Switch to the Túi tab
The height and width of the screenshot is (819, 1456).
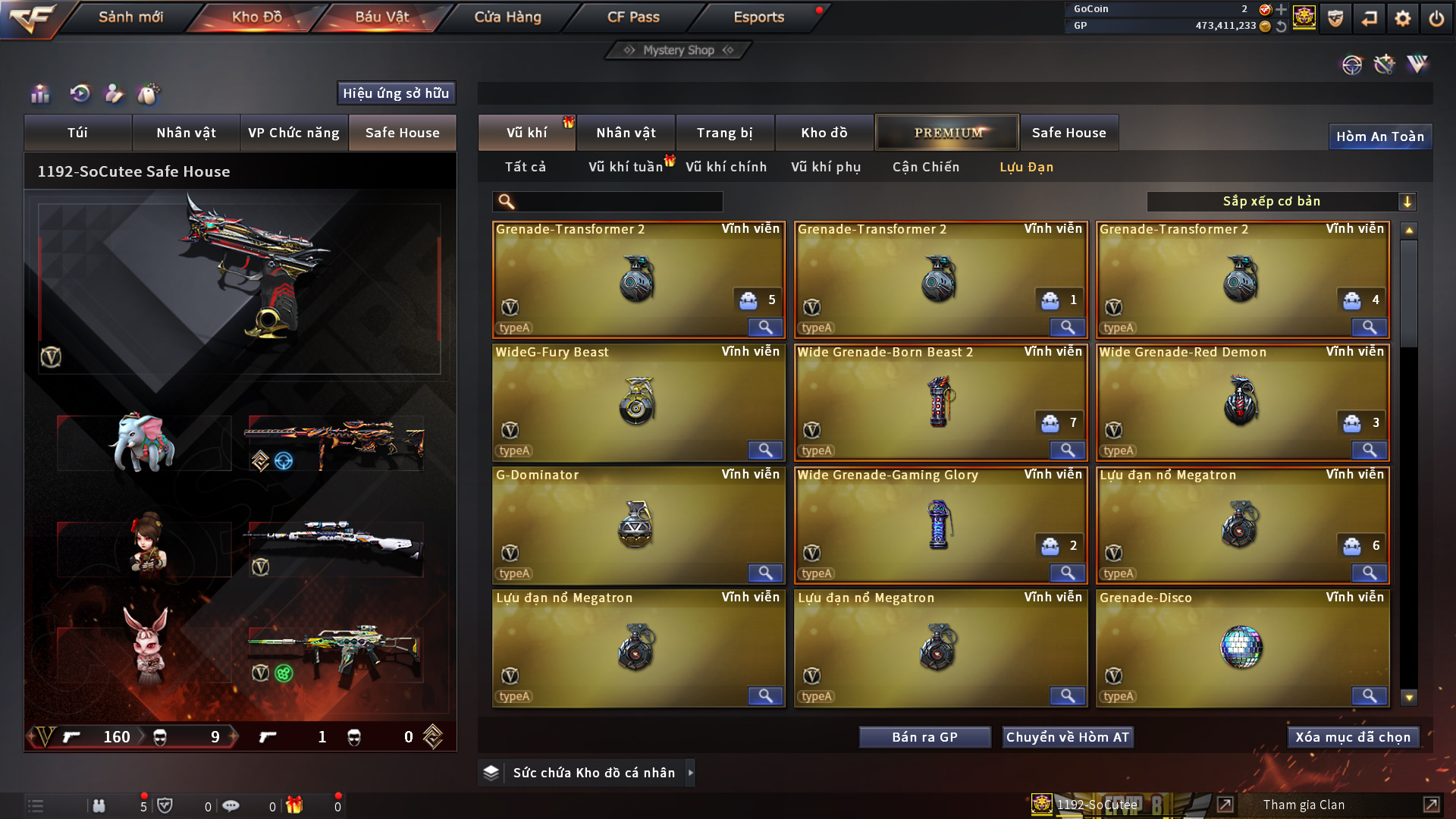[77, 133]
